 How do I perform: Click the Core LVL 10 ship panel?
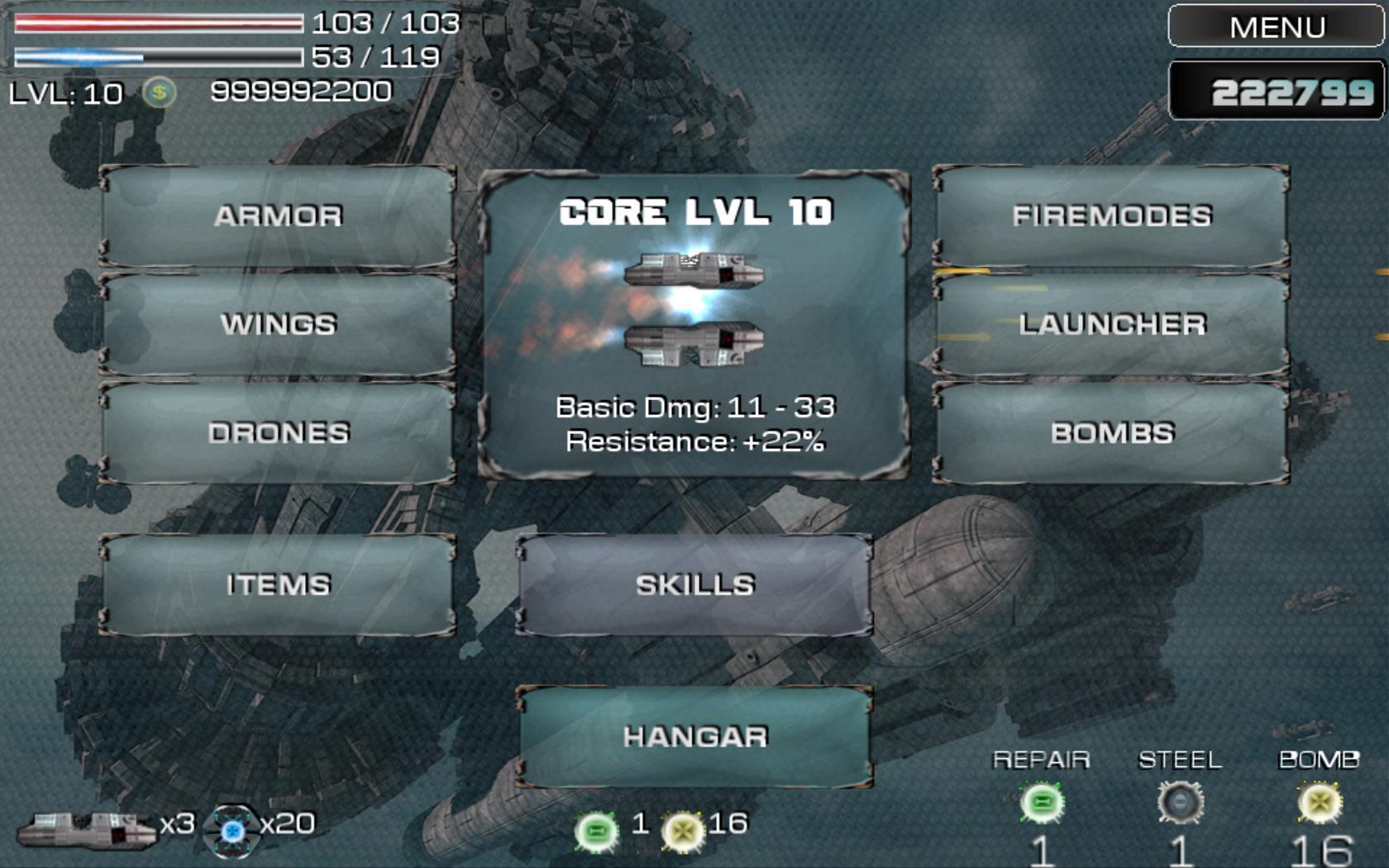pos(694,325)
